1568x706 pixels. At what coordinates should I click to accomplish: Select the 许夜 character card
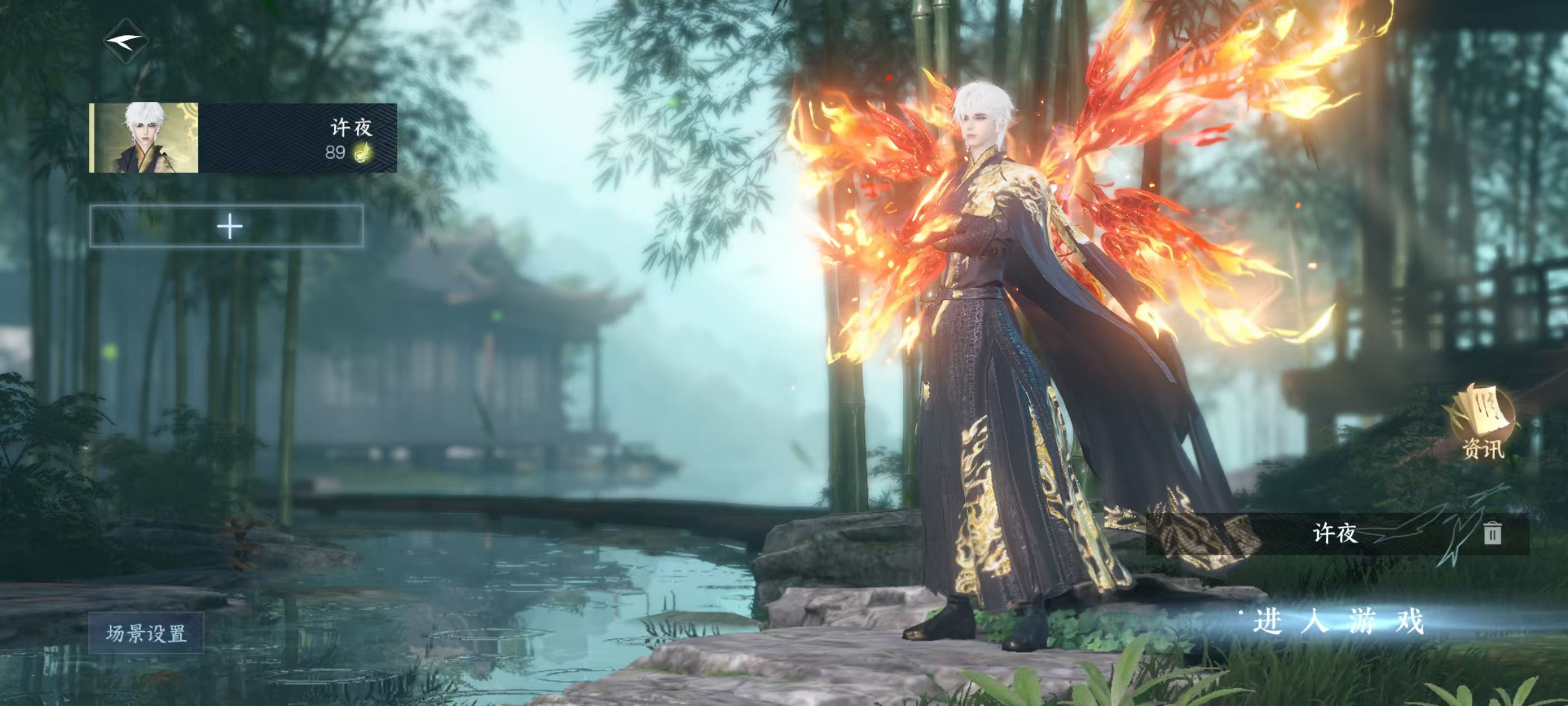[x=244, y=138]
